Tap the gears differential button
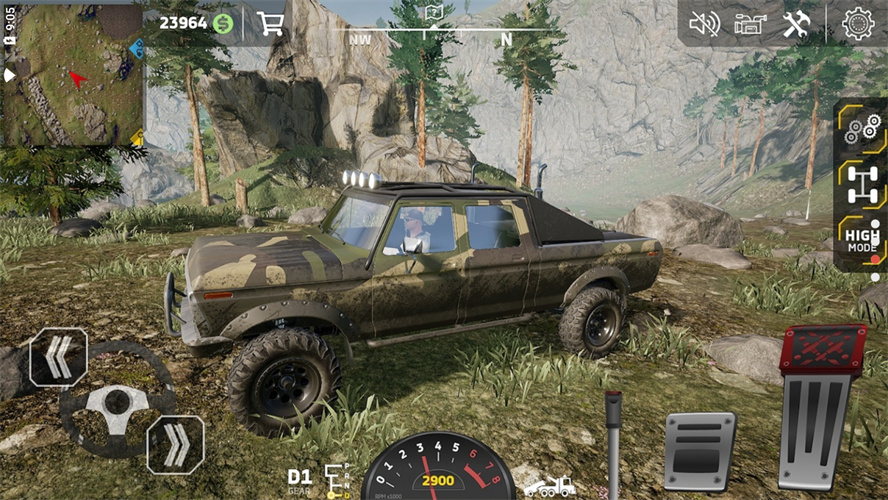888x500 pixels. point(861,128)
